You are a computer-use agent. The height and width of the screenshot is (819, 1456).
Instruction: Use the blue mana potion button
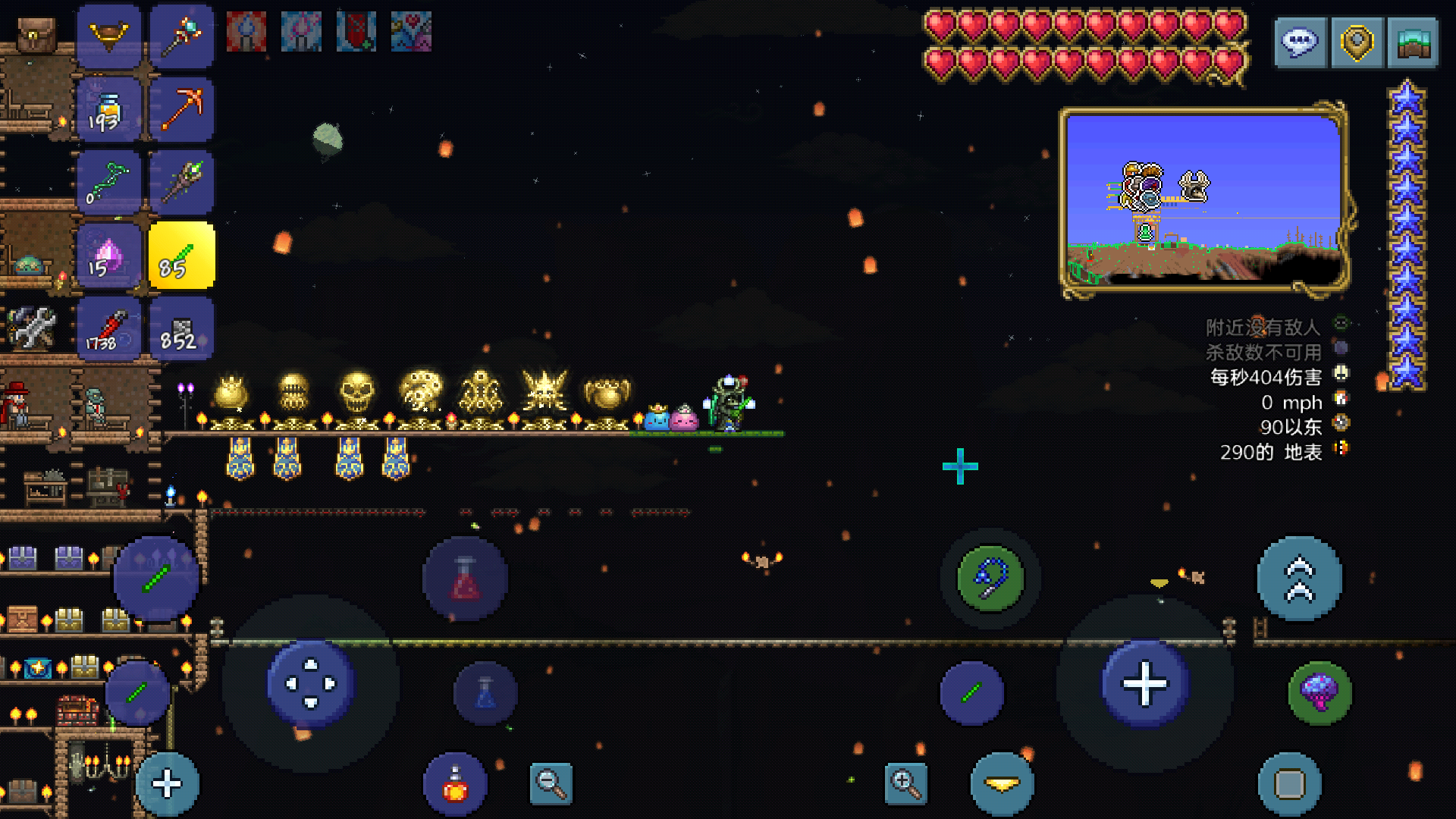point(485,693)
